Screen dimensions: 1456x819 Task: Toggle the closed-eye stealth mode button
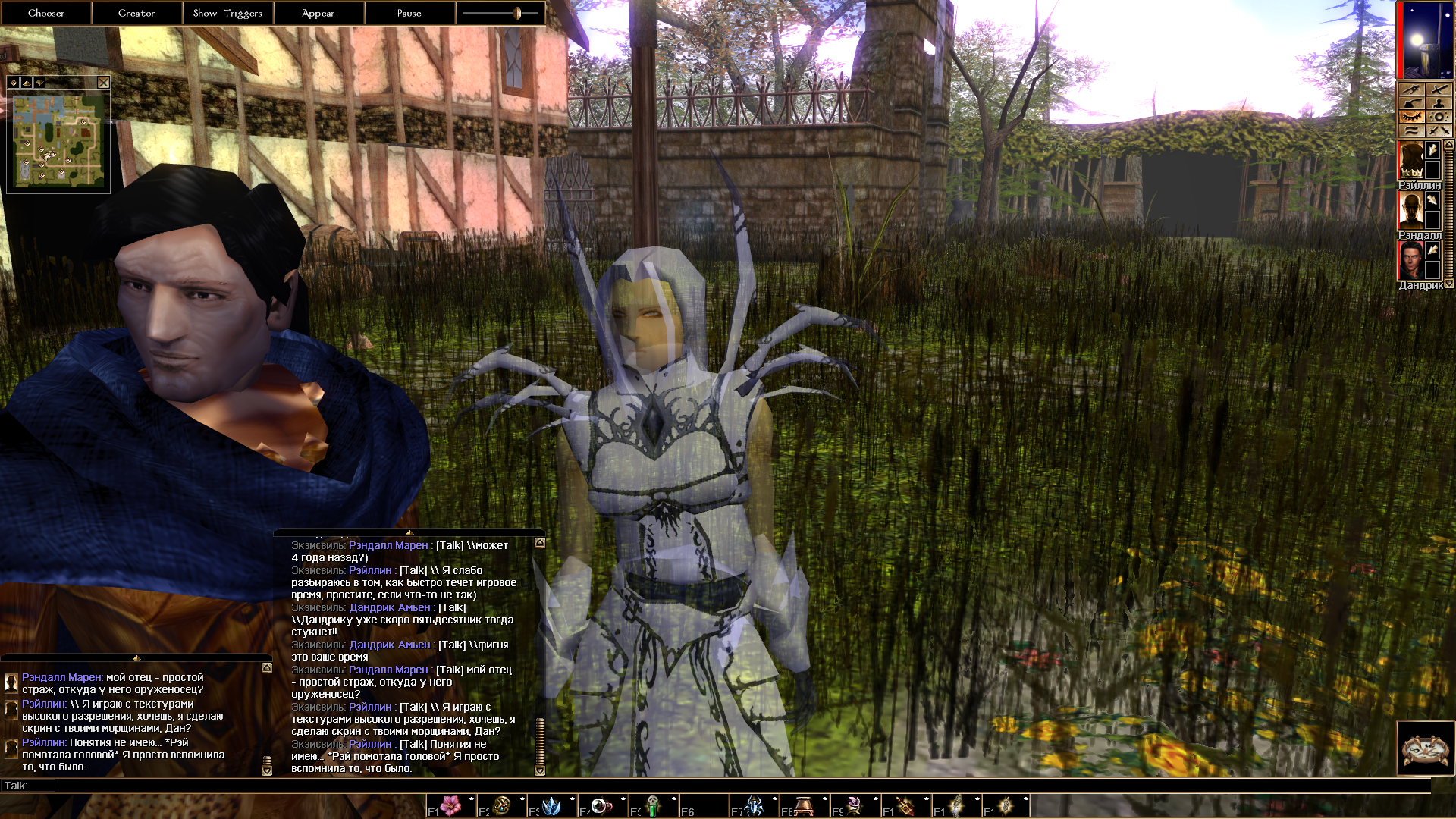(1411, 117)
